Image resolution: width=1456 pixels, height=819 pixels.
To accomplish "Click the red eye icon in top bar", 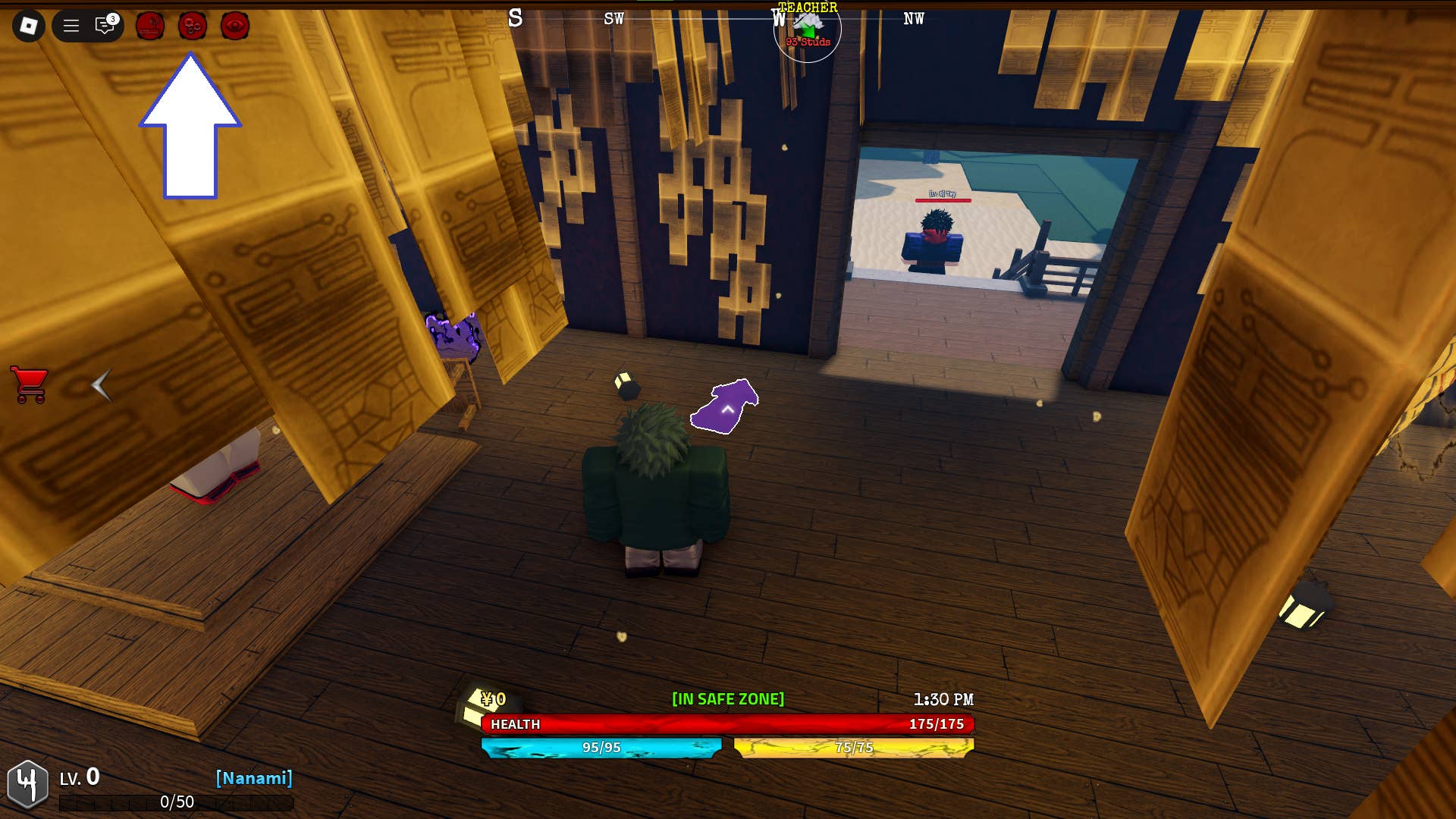I will 235,26.
